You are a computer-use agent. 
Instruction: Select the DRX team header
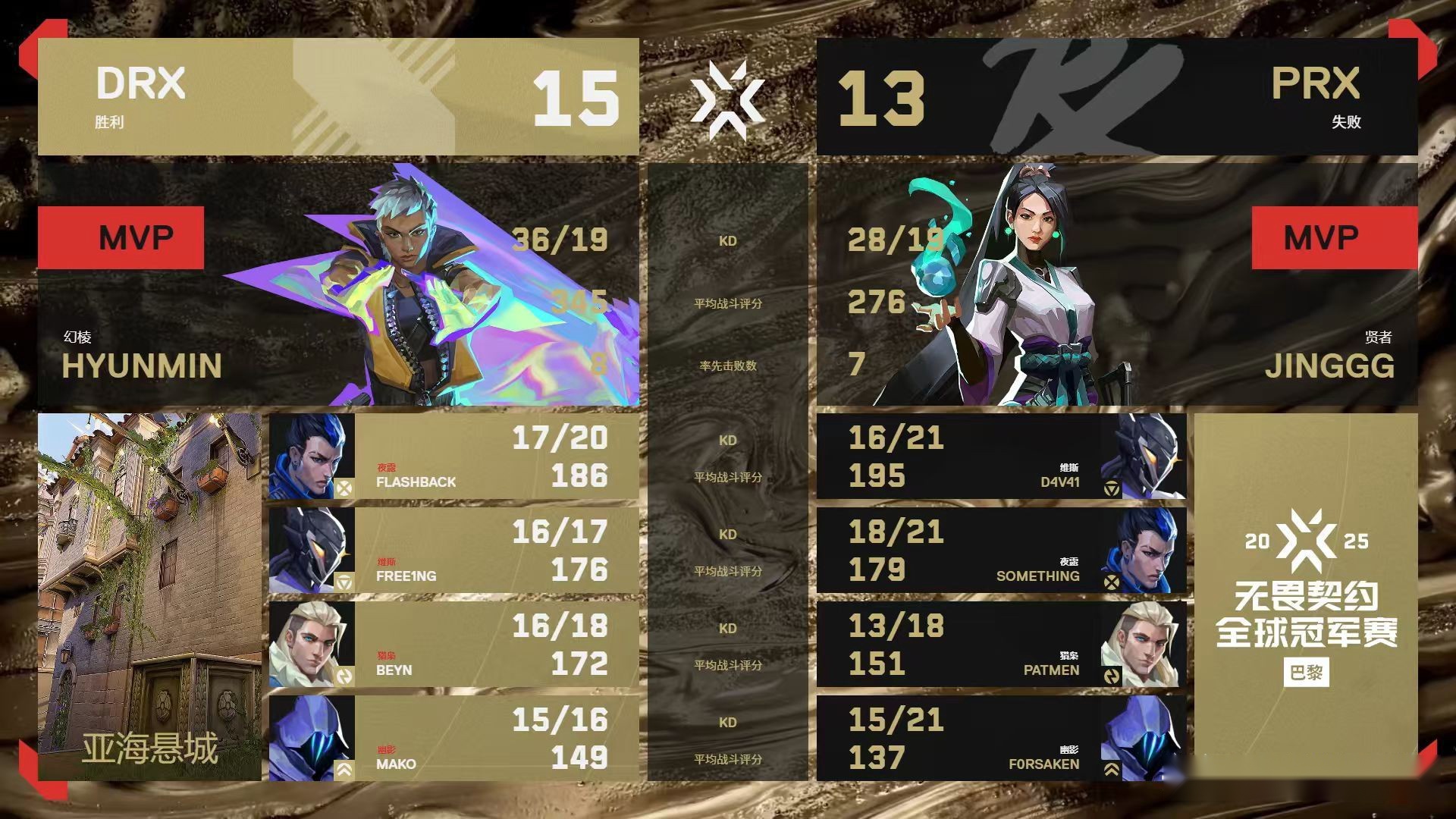[x=338, y=97]
